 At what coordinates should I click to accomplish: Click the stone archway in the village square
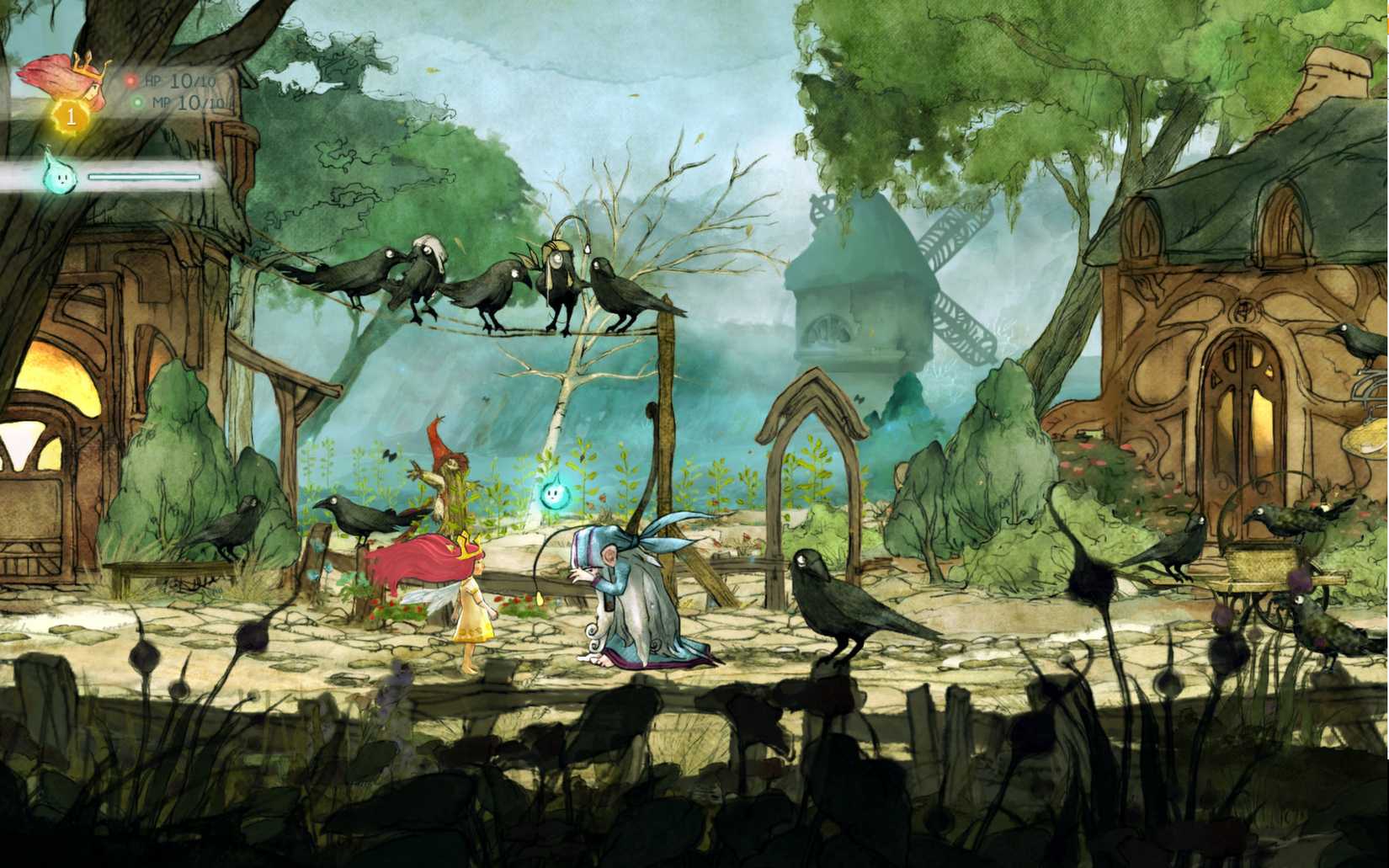pos(812,421)
